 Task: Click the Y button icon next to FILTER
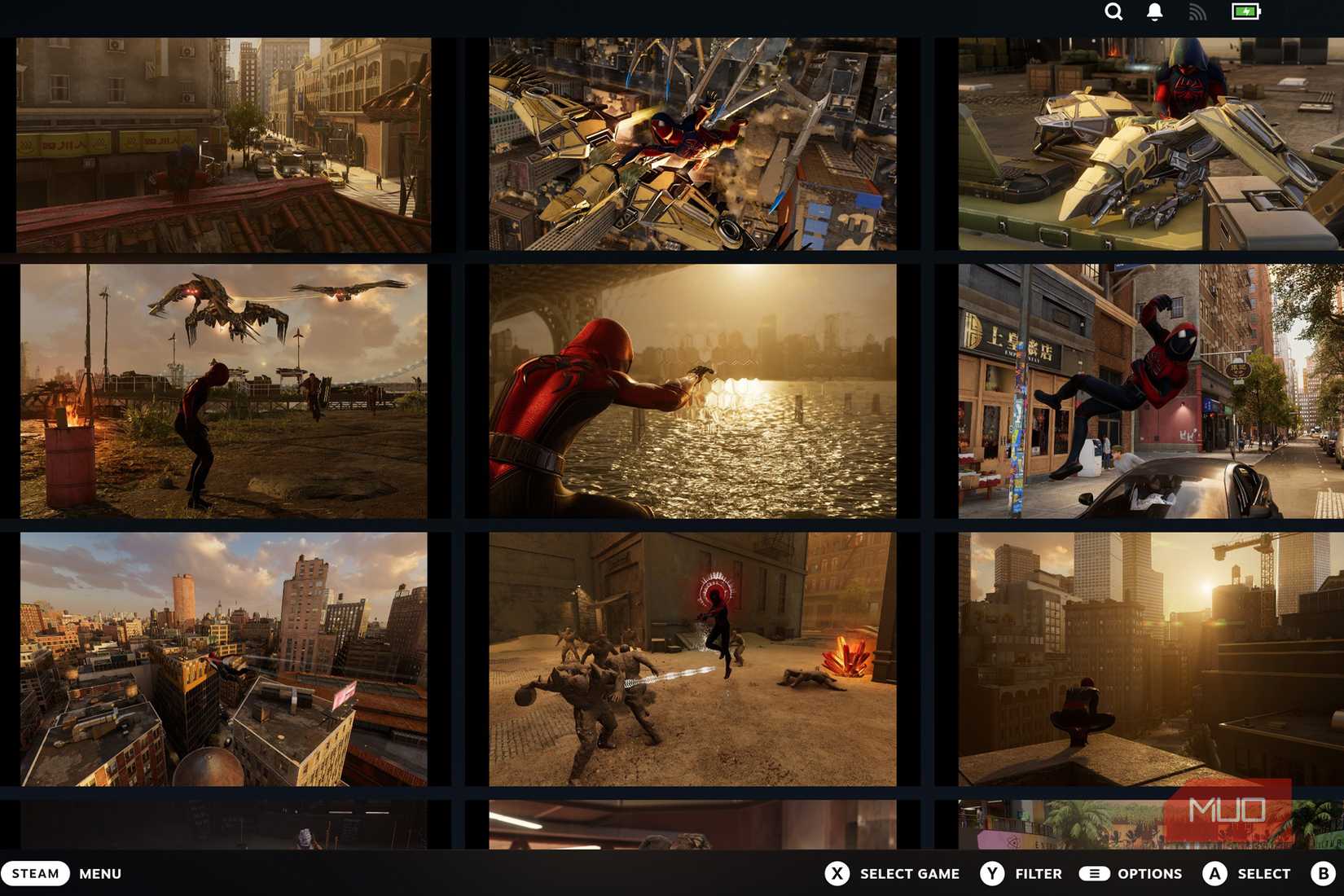tap(991, 873)
